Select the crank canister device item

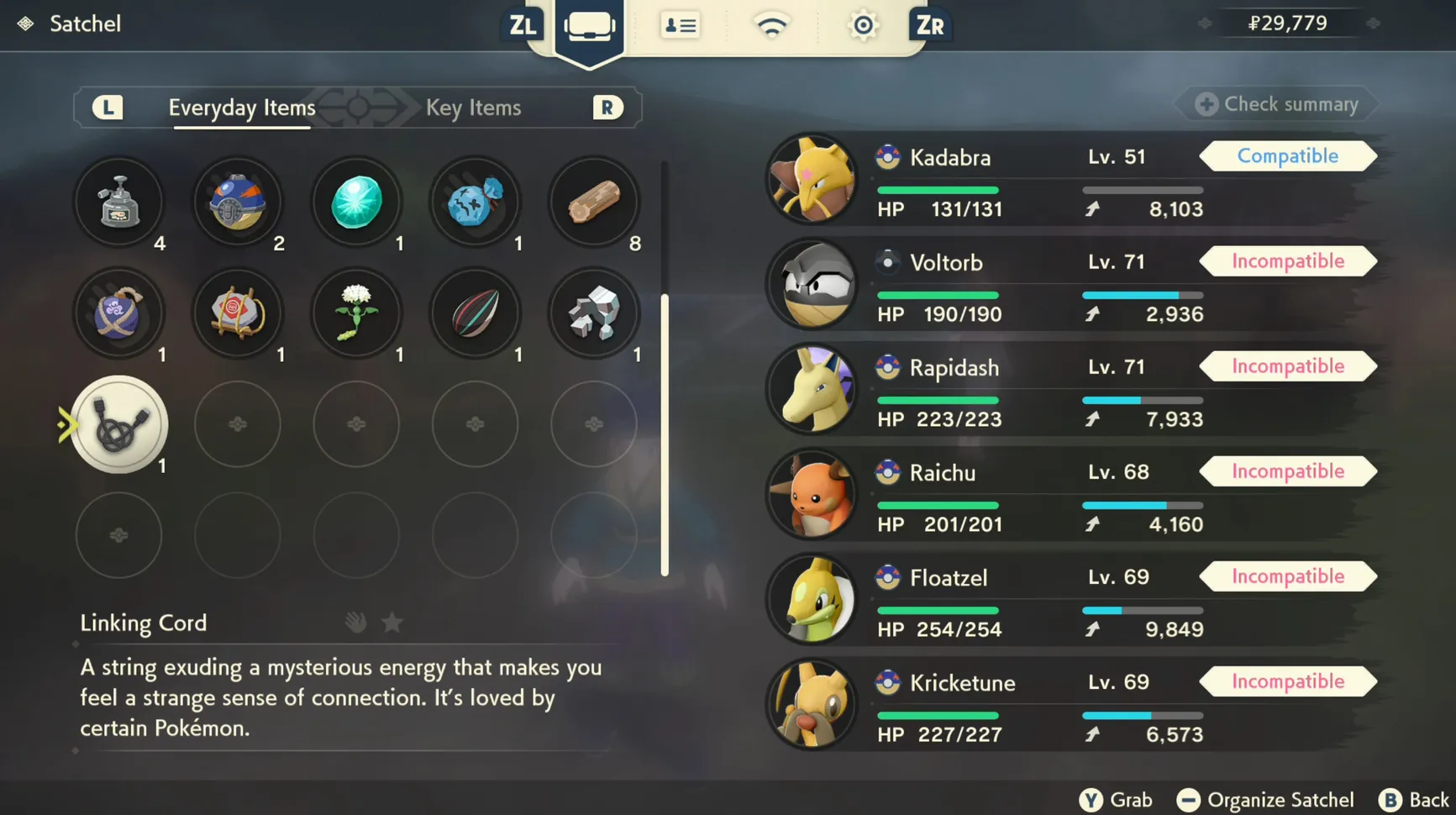[x=119, y=202]
